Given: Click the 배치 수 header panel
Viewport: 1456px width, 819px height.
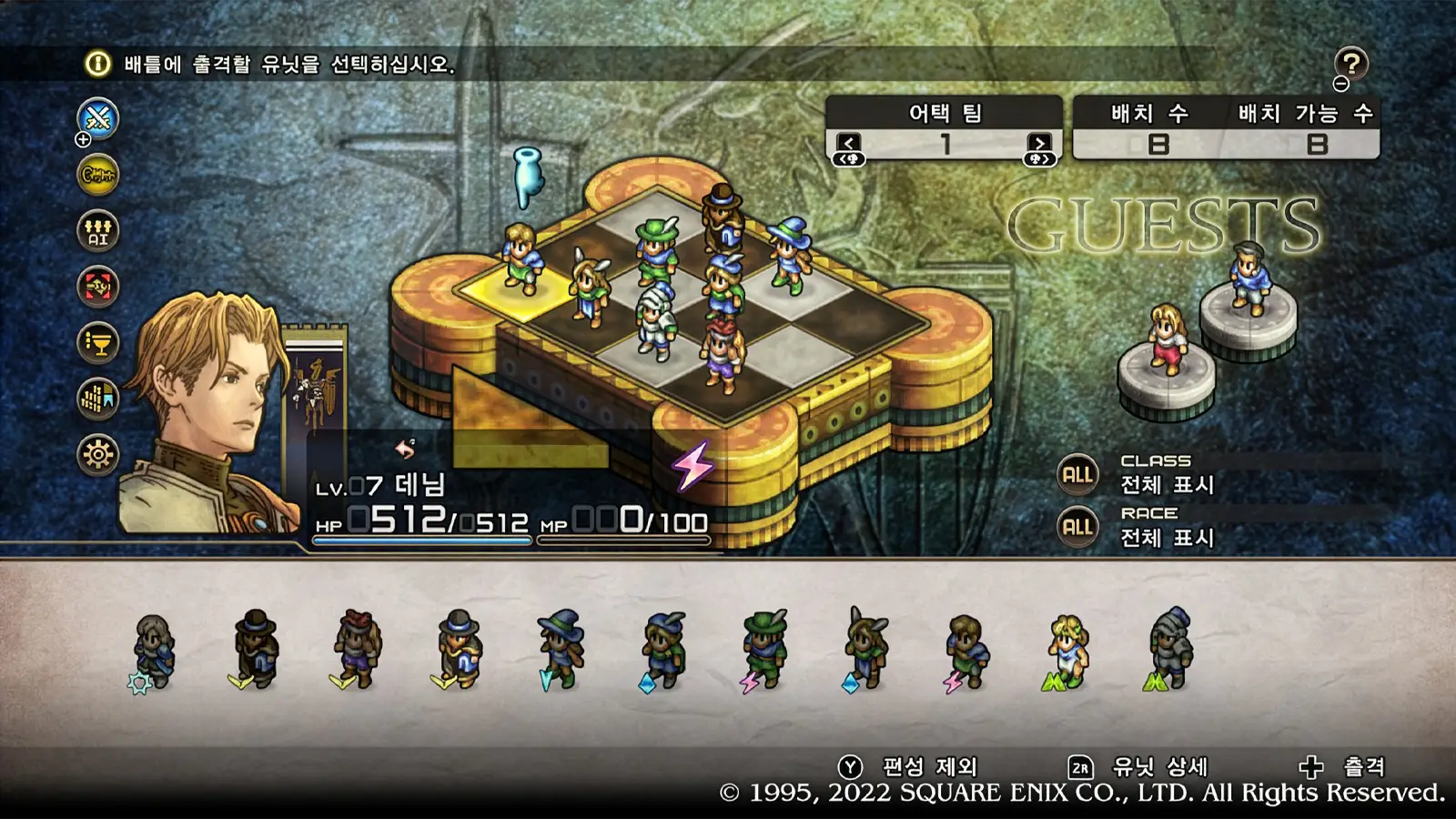Looking at the screenshot, I should pyautogui.click(x=1148, y=111).
